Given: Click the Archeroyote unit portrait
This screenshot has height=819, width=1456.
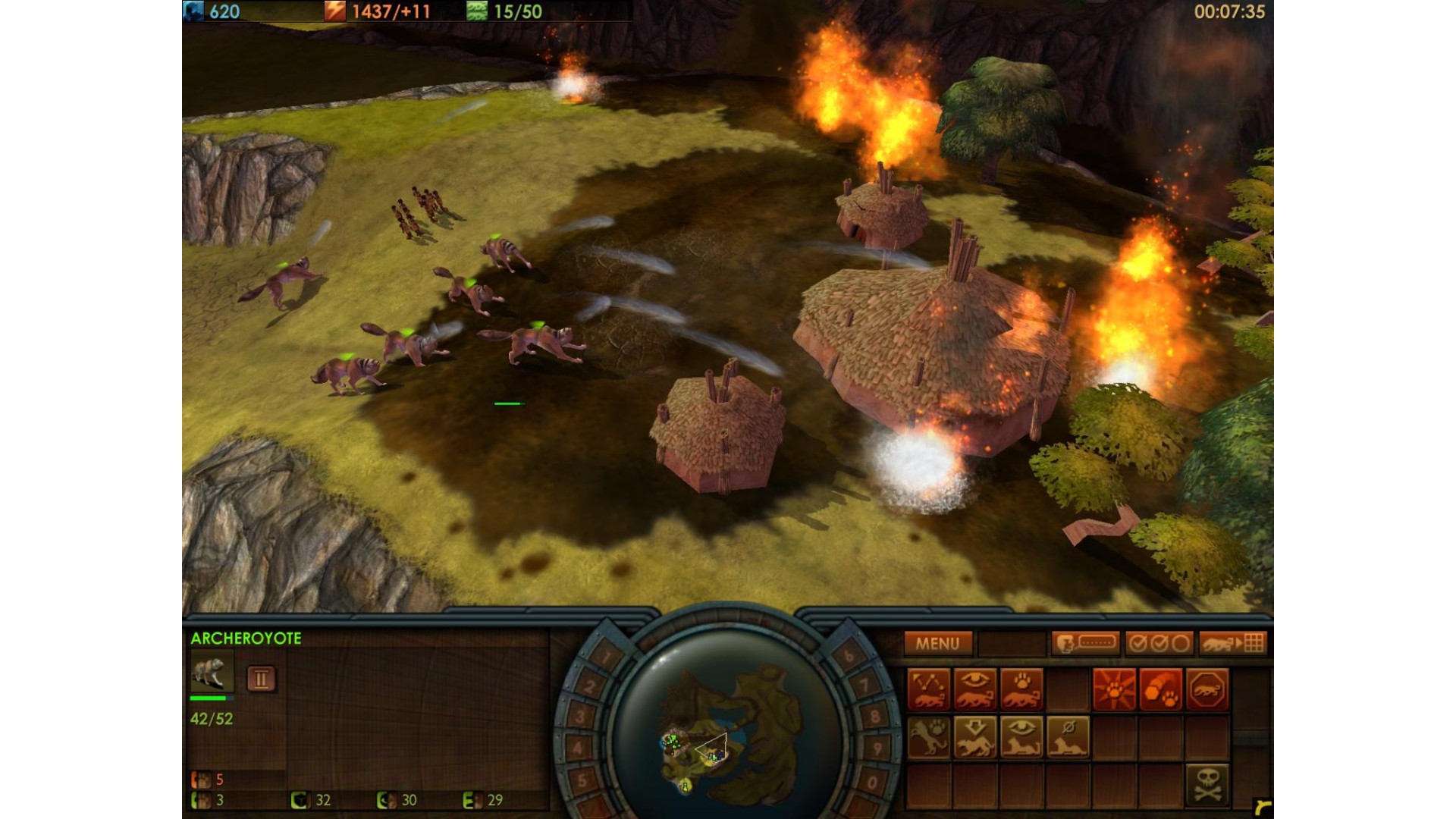Looking at the screenshot, I should pyautogui.click(x=210, y=672).
